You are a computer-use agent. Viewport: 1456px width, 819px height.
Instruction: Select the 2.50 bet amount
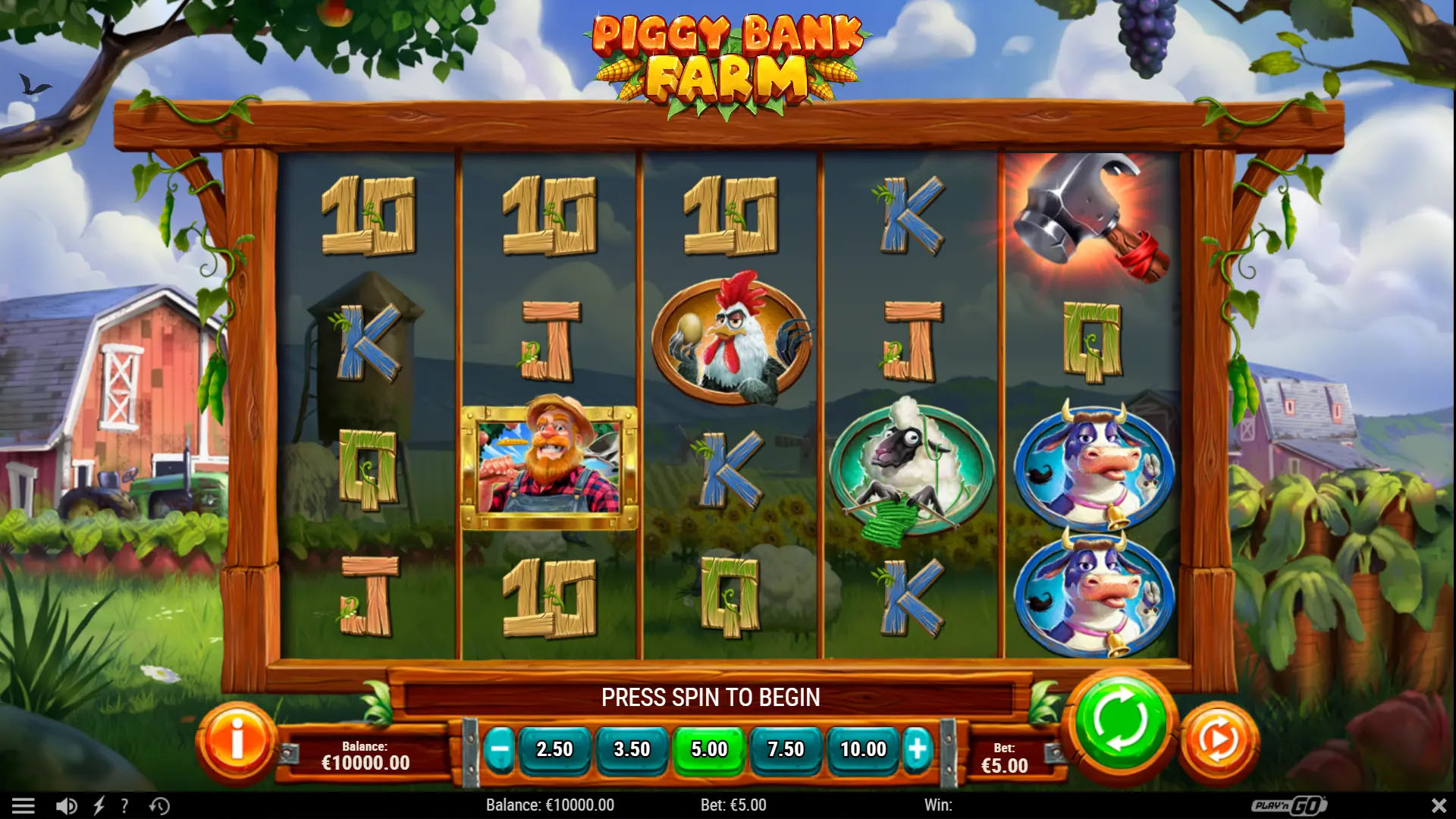pos(554,749)
